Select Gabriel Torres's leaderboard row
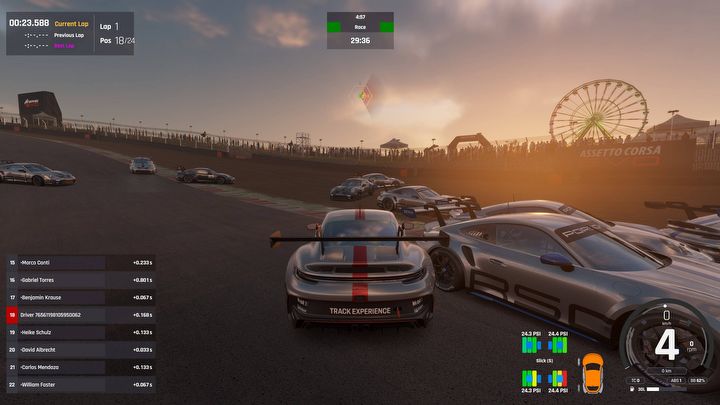The image size is (720, 405). click(x=80, y=280)
